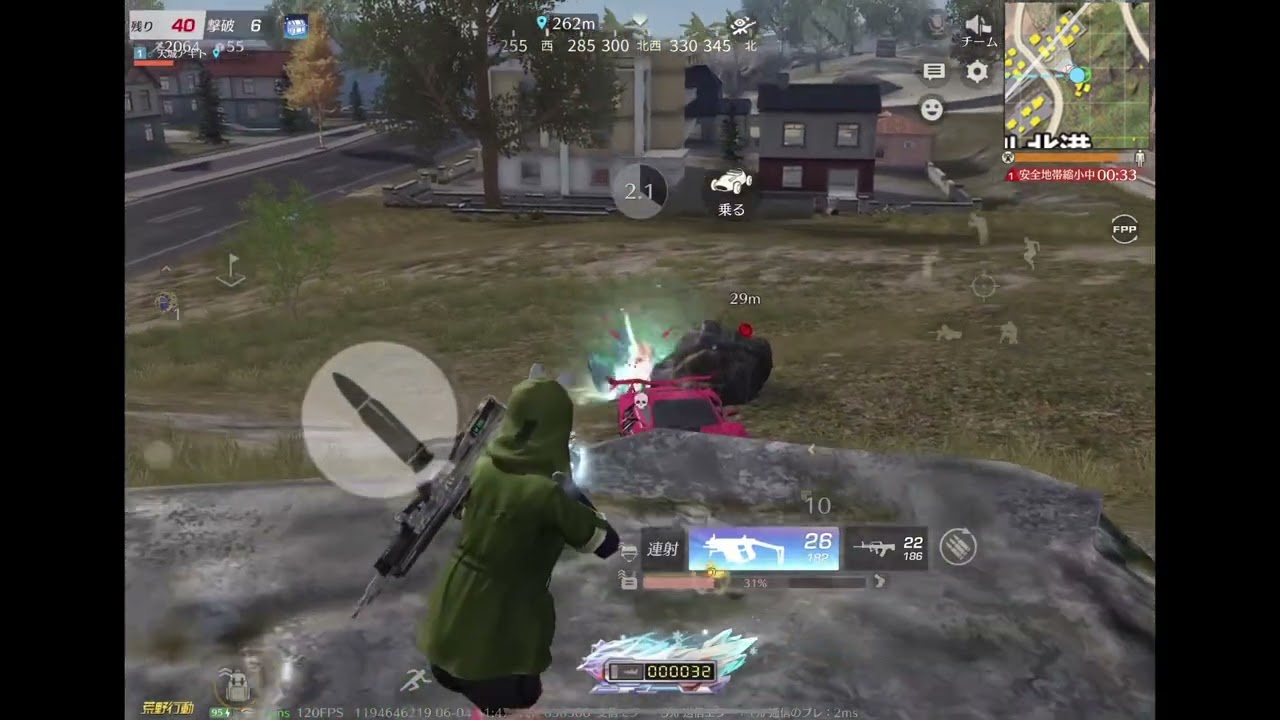Place a marker with the flag icon
Screen dimensions: 1280x720
click(x=231, y=270)
